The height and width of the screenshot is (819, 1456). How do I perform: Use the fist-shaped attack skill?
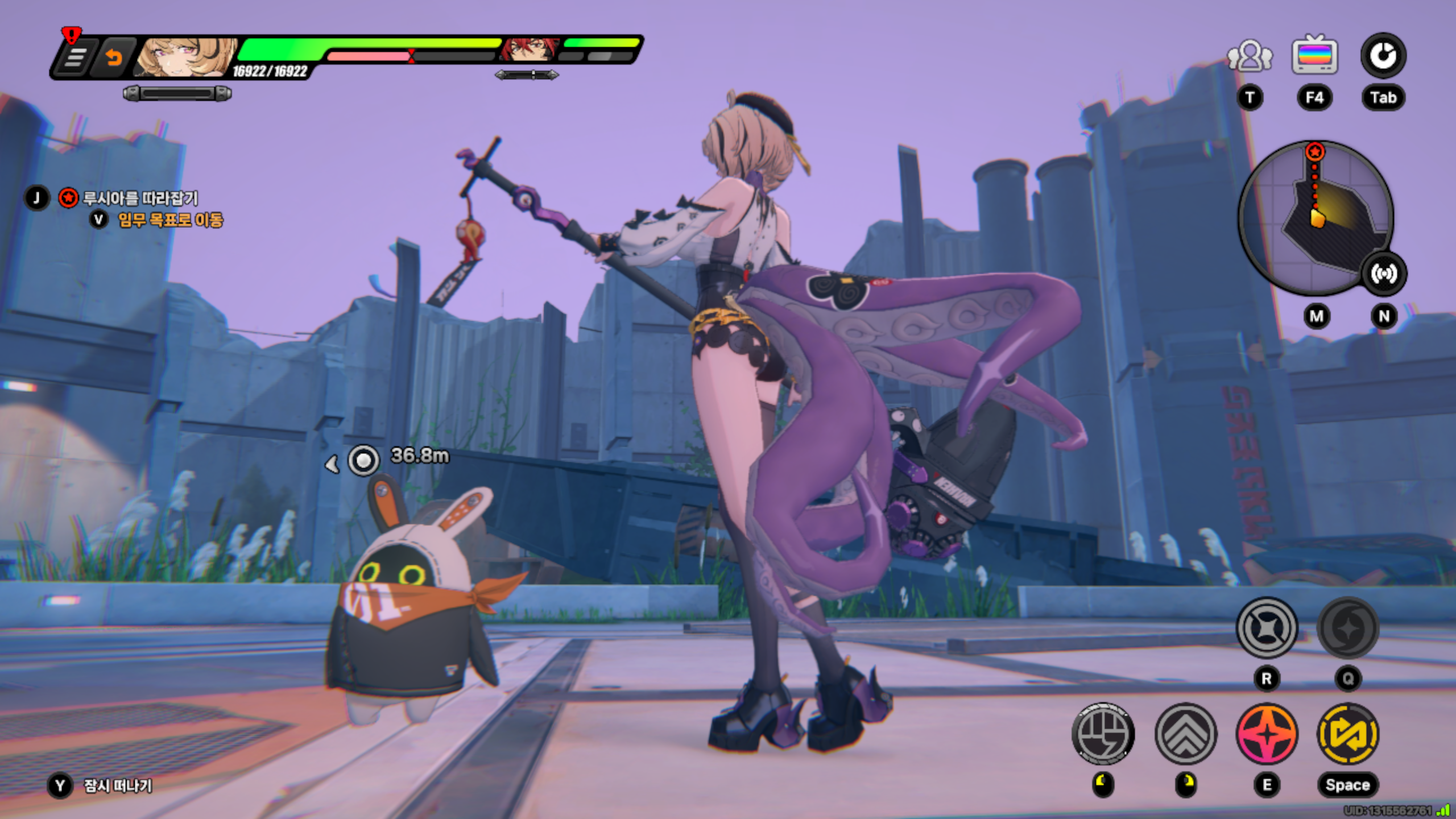pyautogui.click(x=1103, y=734)
